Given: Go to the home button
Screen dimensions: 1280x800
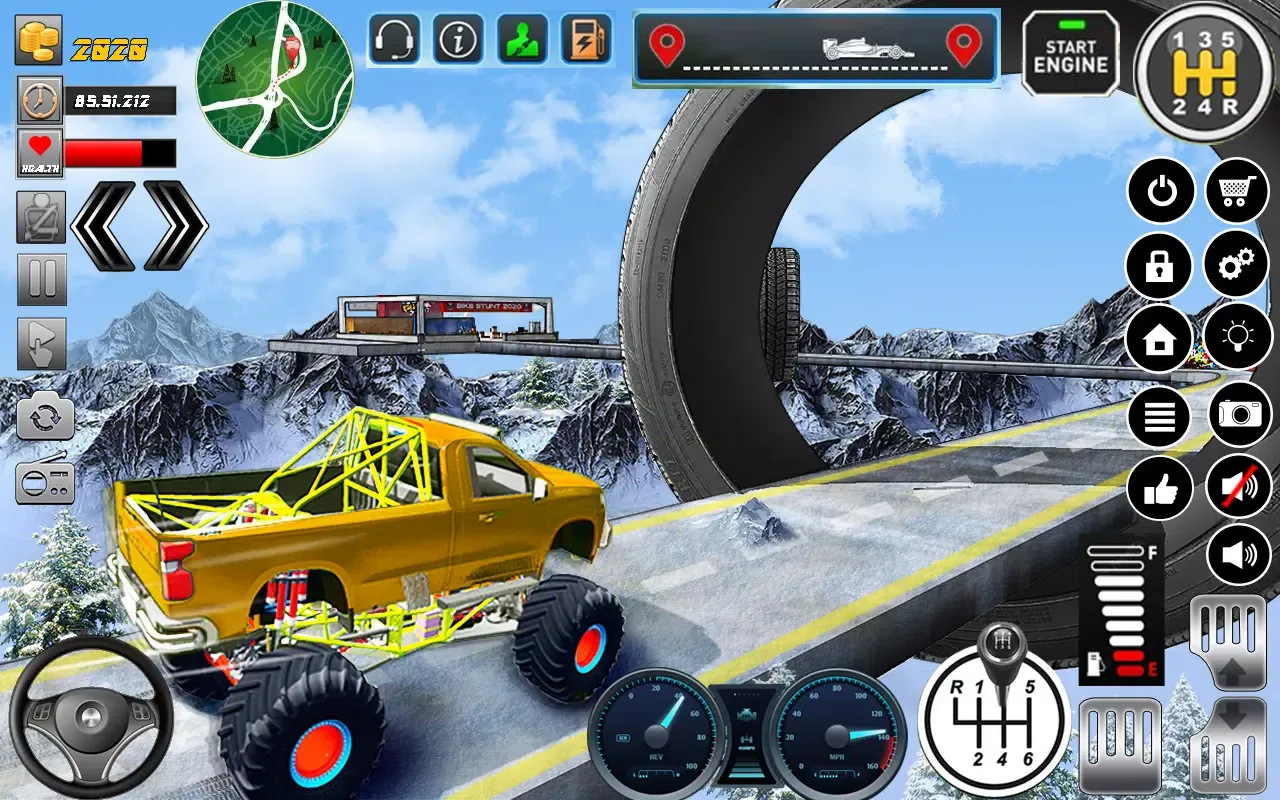Looking at the screenshot, I should [x=1160, y=340].
